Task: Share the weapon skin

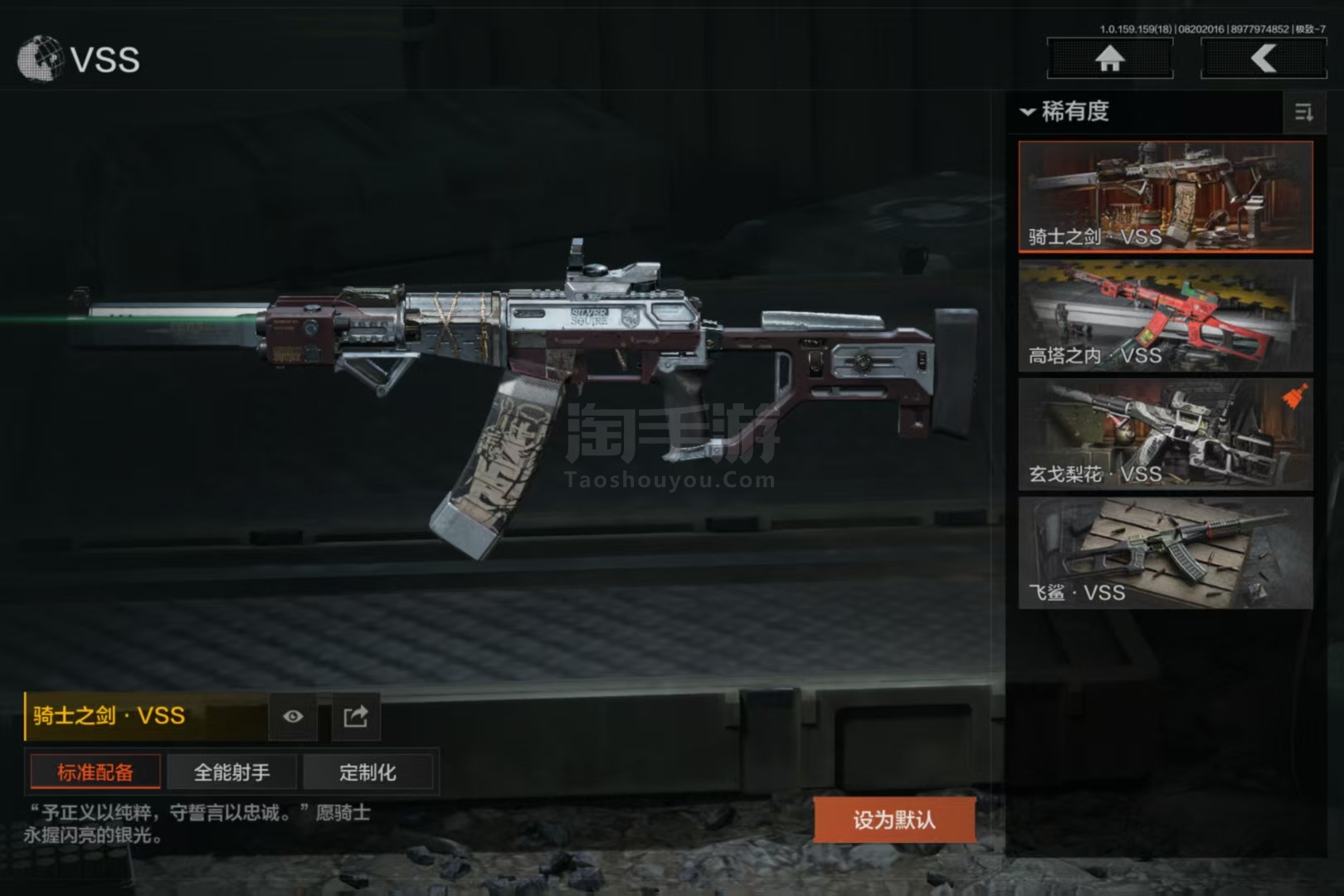Action: 356,717
